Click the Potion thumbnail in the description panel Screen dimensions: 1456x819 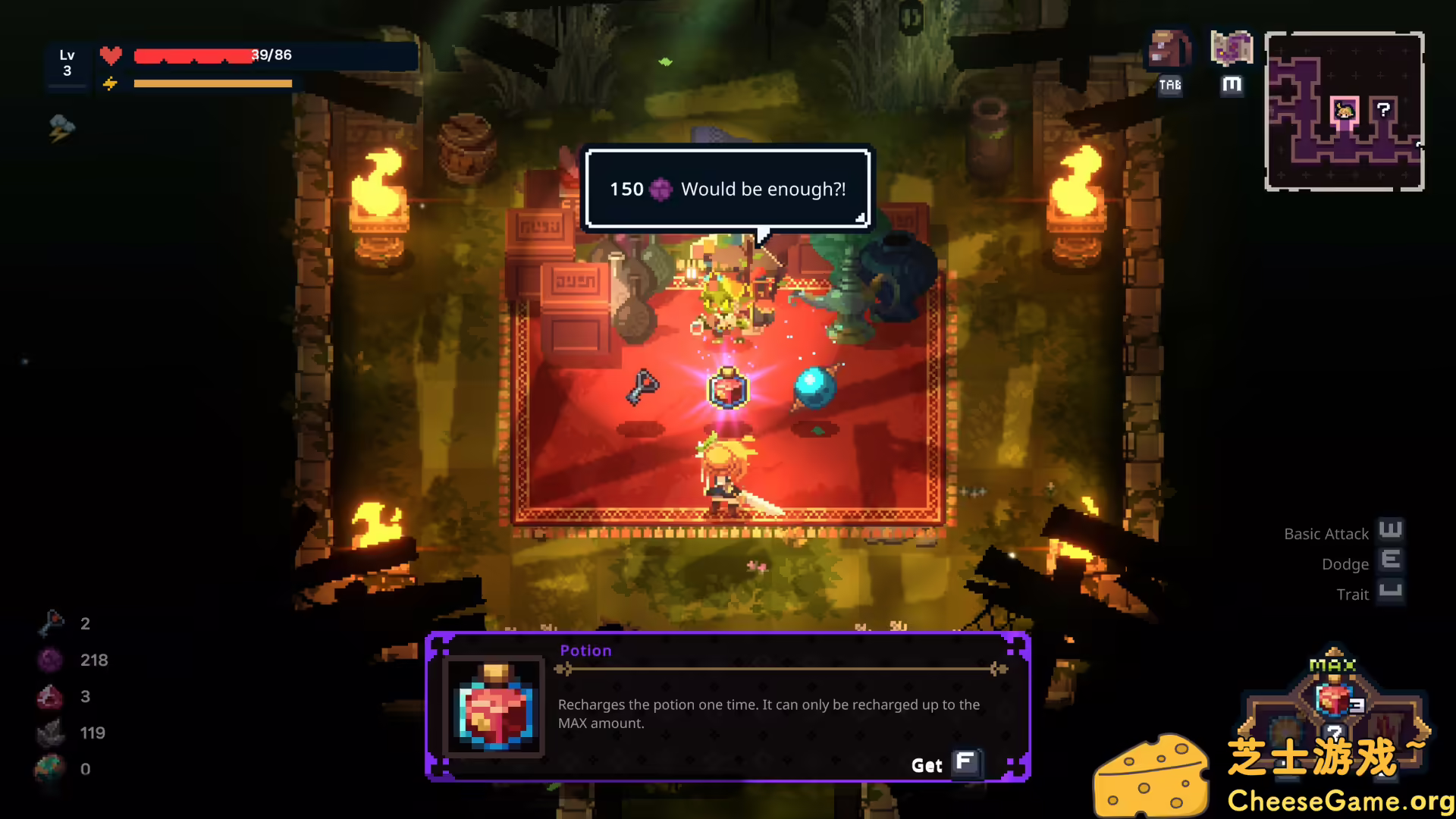pyautogui.click(x=494, y=708)
